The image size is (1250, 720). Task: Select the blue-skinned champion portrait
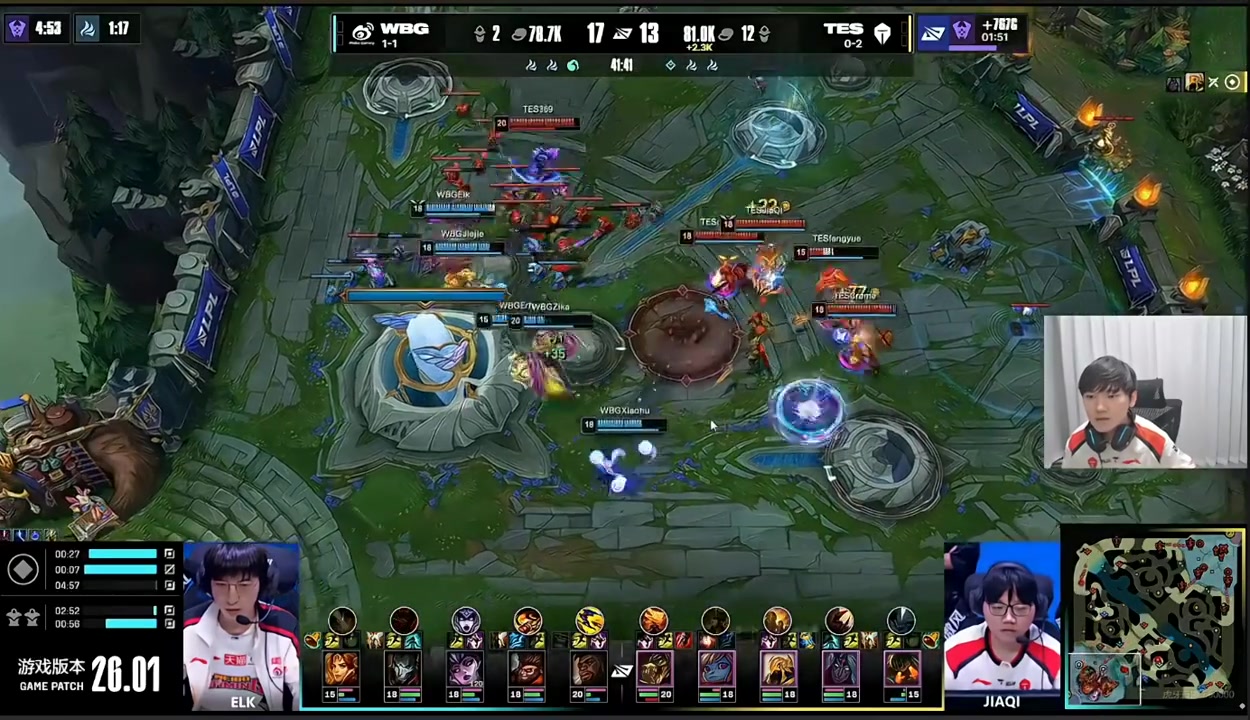pos(716,668)
